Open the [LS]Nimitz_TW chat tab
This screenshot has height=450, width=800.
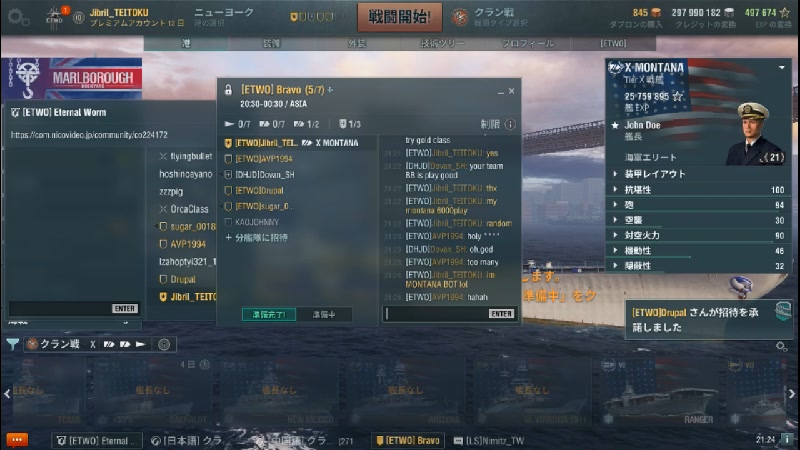tap(496, 440)
